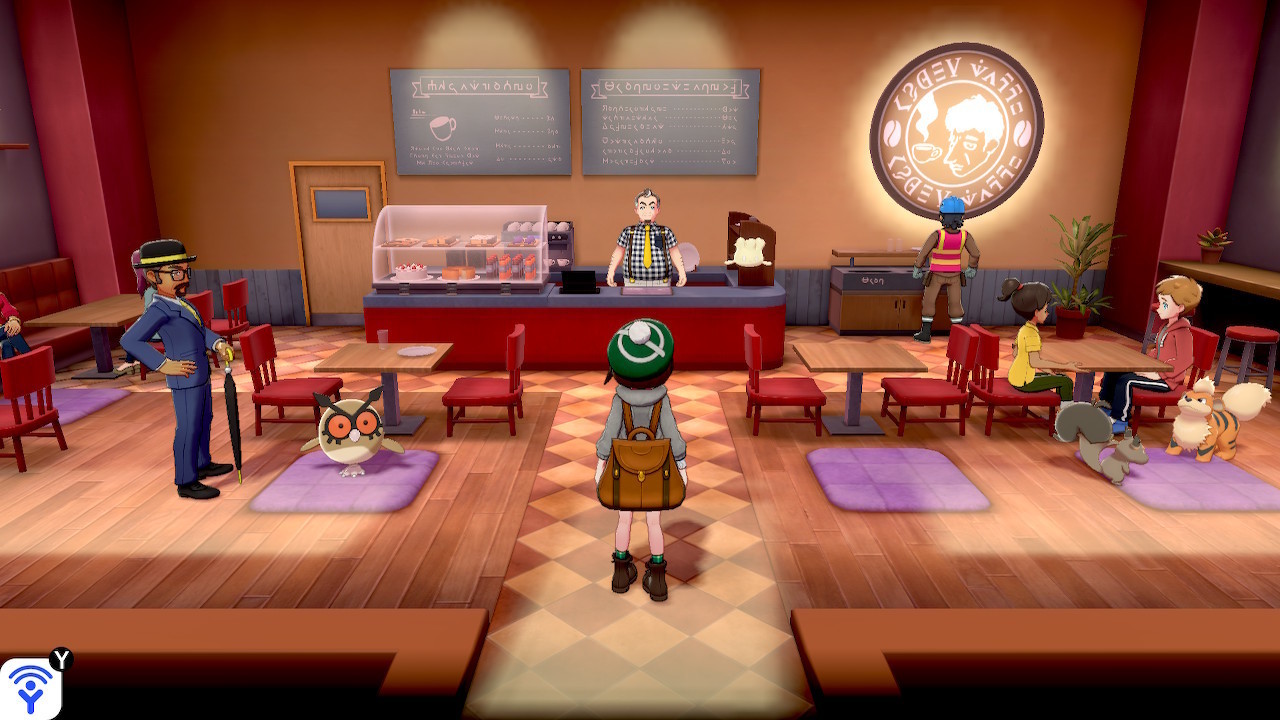Select the steaming cup in the logo circle
1280x720 pixels.
[x=925, y=150]
